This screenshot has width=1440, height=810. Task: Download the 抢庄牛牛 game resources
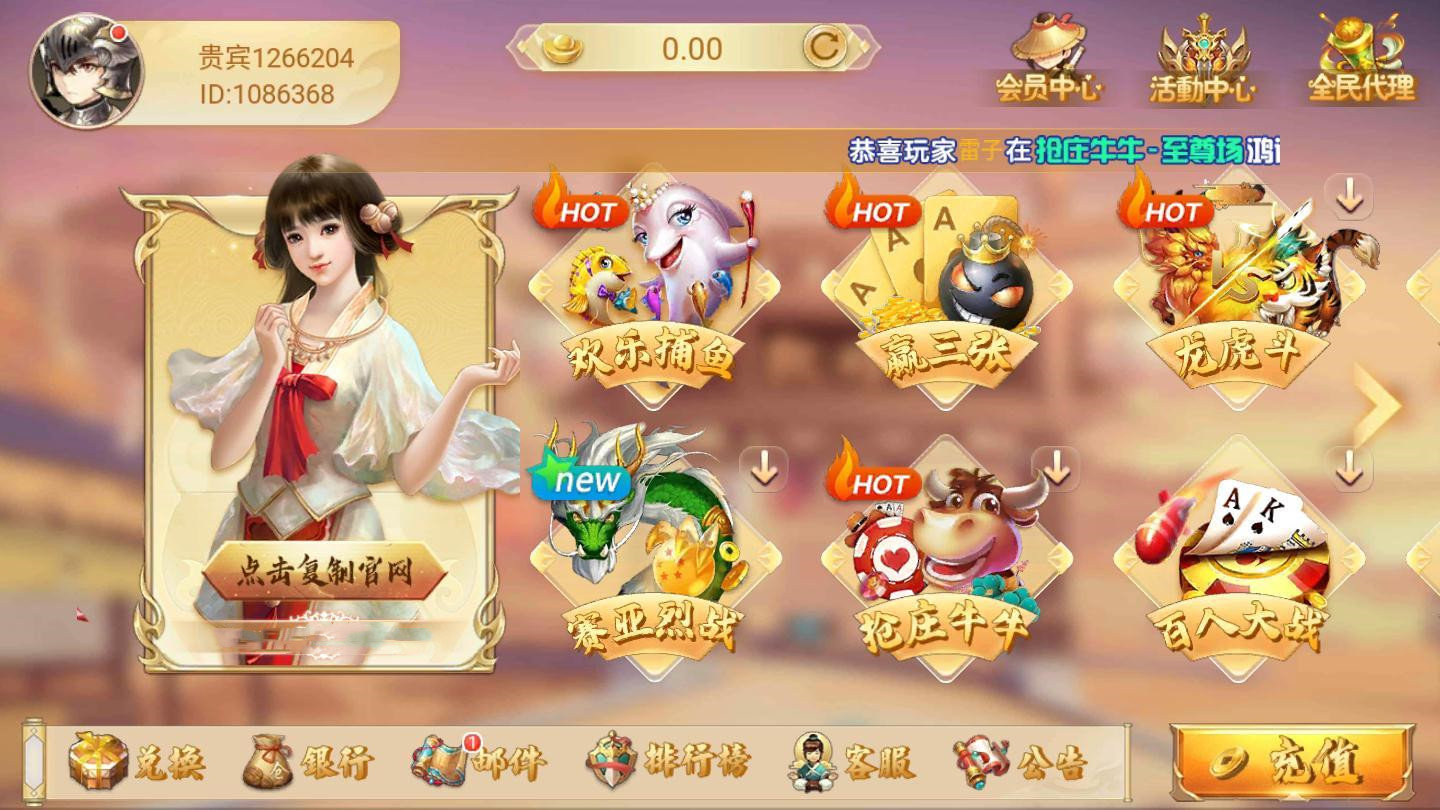(1057, 469)
